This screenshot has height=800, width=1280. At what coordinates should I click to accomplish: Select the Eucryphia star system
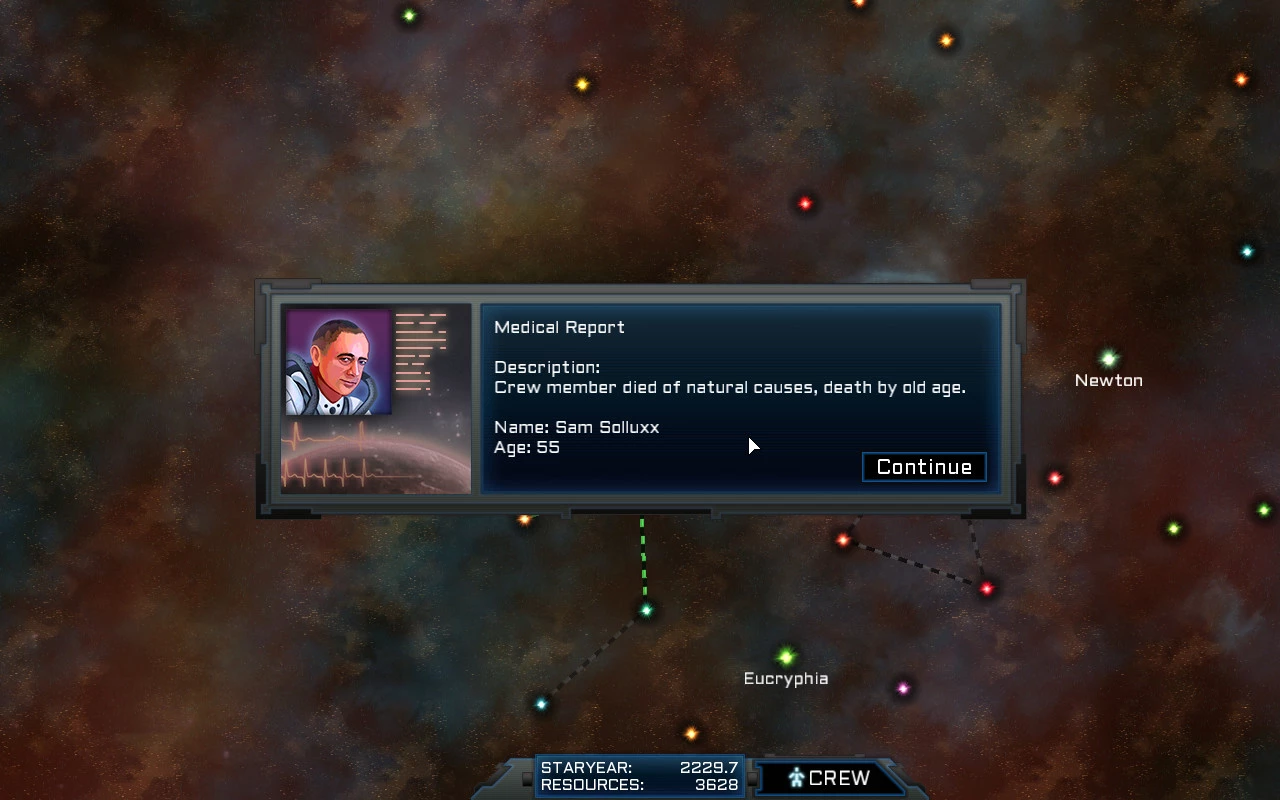pyautogui.click(x=786, y=657)
